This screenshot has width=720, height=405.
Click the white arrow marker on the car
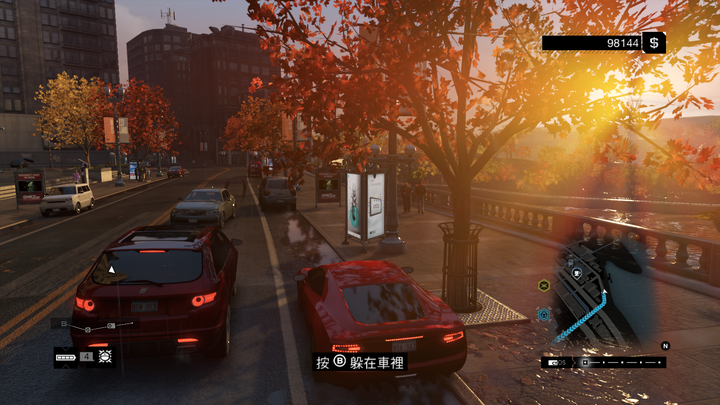[x=112, y=270]
